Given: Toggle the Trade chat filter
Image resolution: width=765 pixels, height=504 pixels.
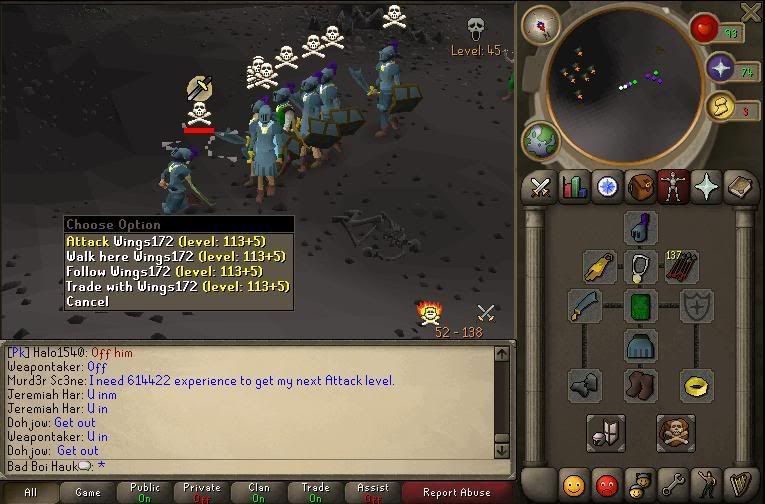Looking at the screenshot, I should [315, 492].
